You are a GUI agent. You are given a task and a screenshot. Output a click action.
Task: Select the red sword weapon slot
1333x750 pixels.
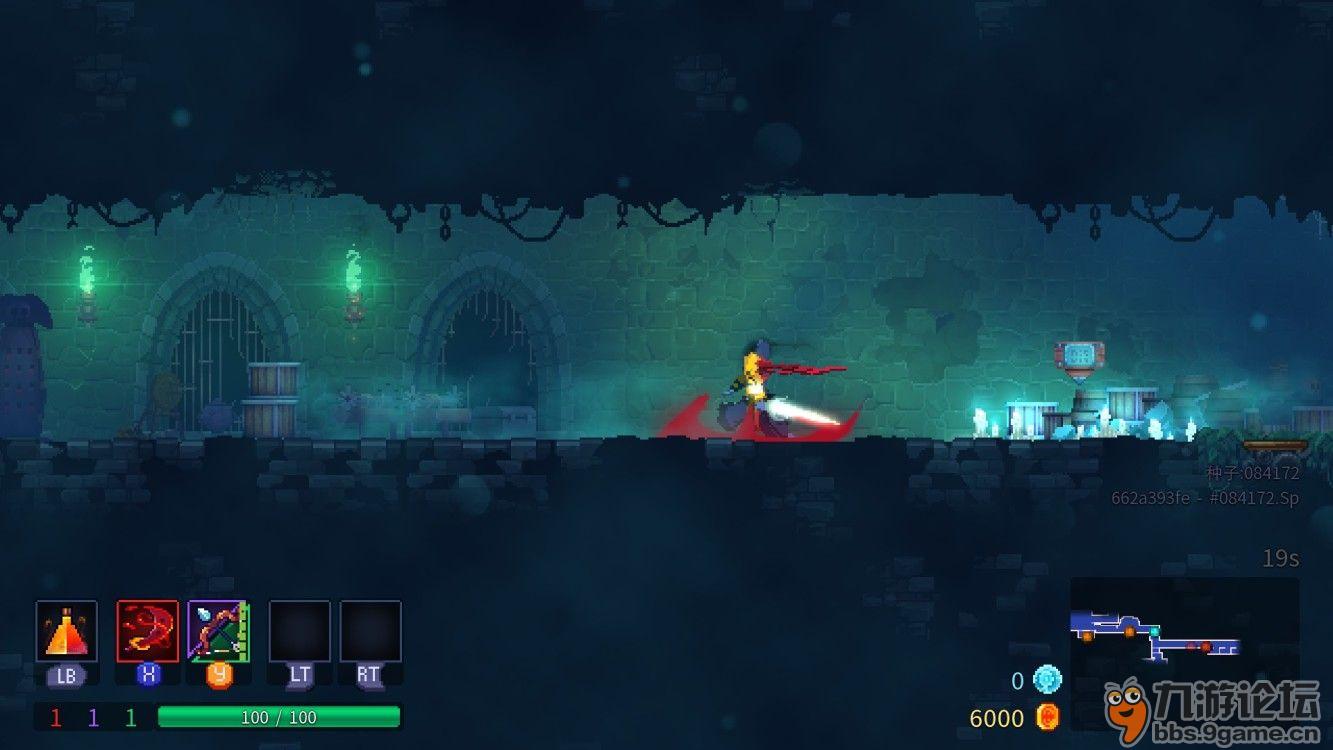[x=148, y=631]
